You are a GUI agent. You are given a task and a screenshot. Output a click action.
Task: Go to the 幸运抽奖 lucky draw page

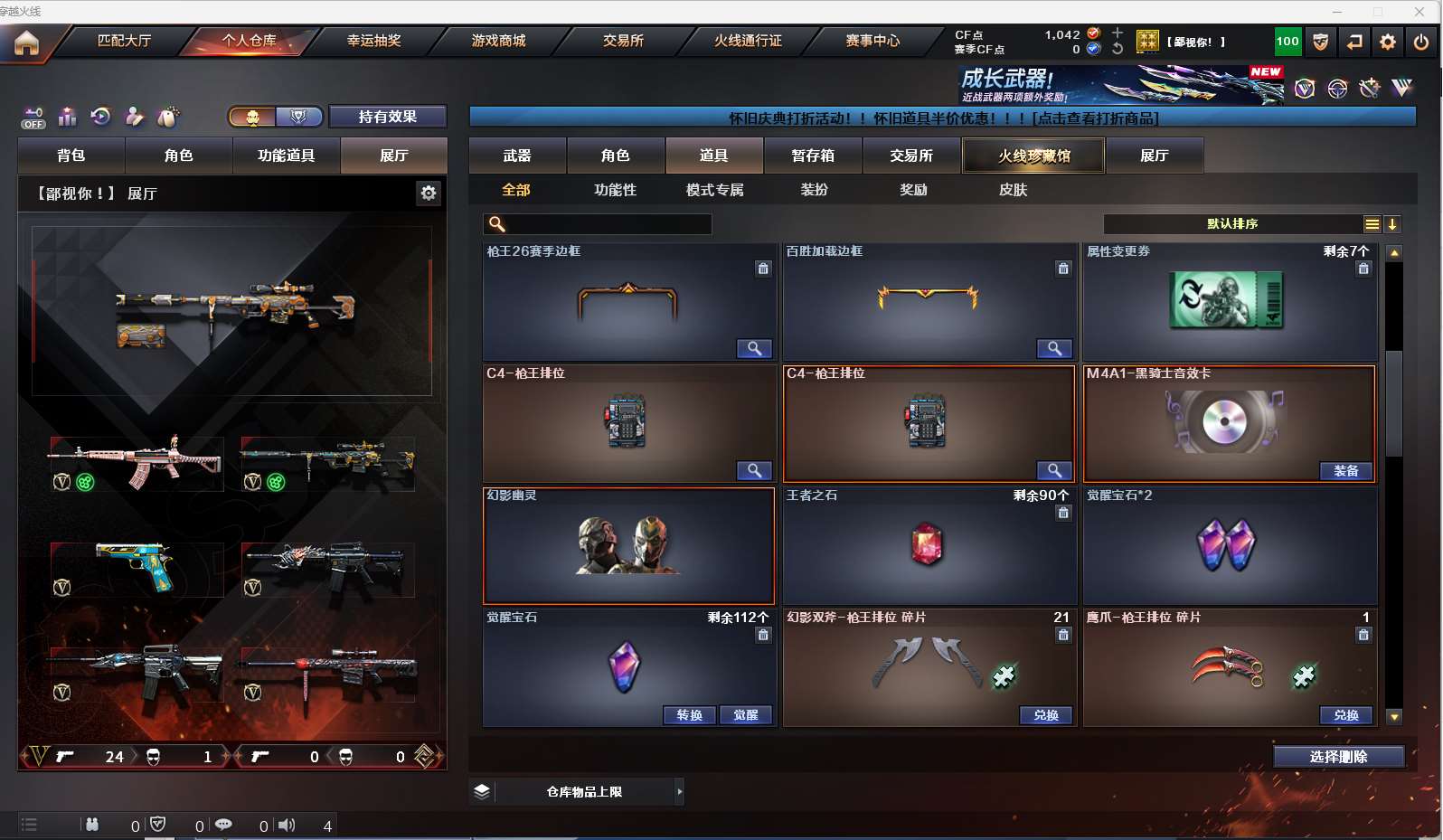coord(373,41)
